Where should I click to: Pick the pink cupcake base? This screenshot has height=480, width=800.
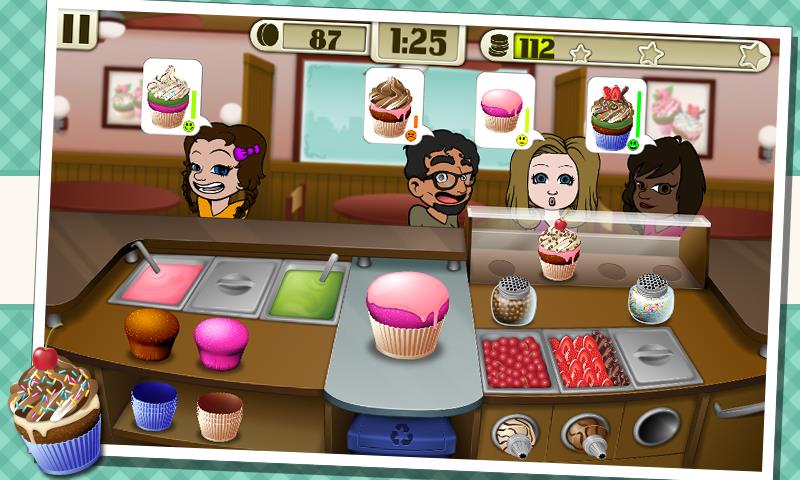219,342
